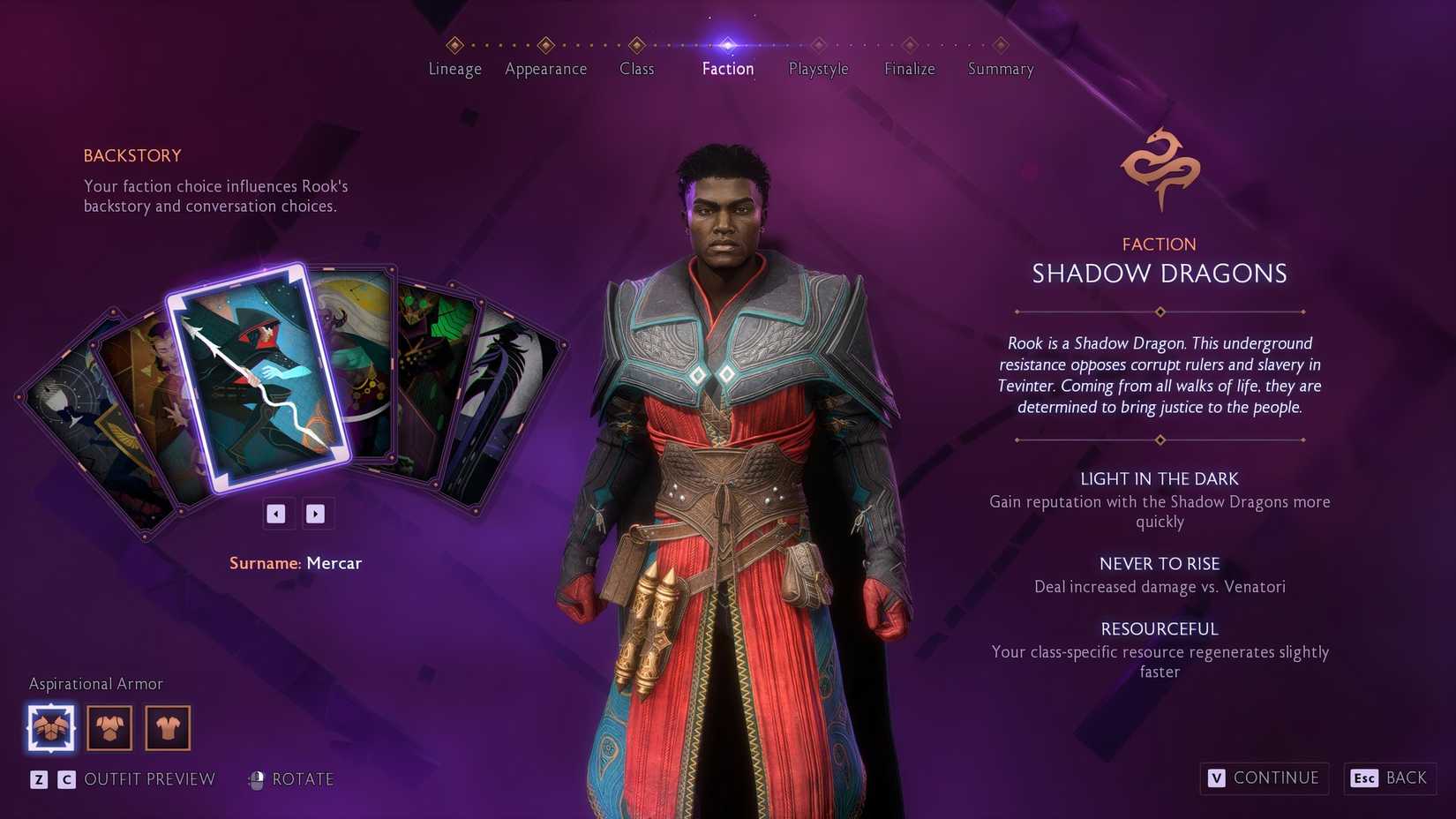Click the diamond marker above the Faction tab
The width and height of the screenshot is (1456, 819).
[x=727, y=42]
